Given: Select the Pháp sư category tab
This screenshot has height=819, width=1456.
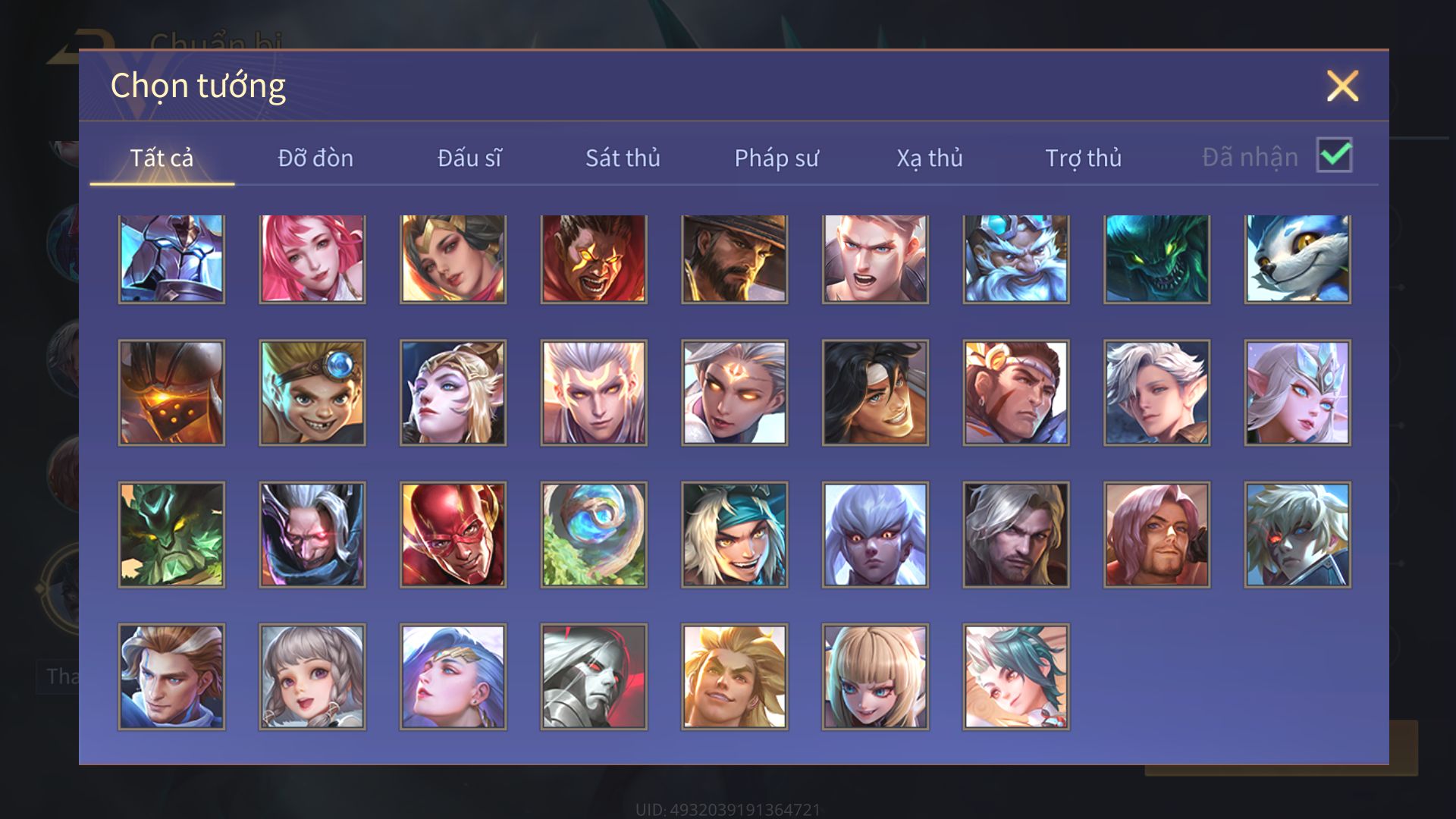Looking at the screenshot, I should coord(777,158).
